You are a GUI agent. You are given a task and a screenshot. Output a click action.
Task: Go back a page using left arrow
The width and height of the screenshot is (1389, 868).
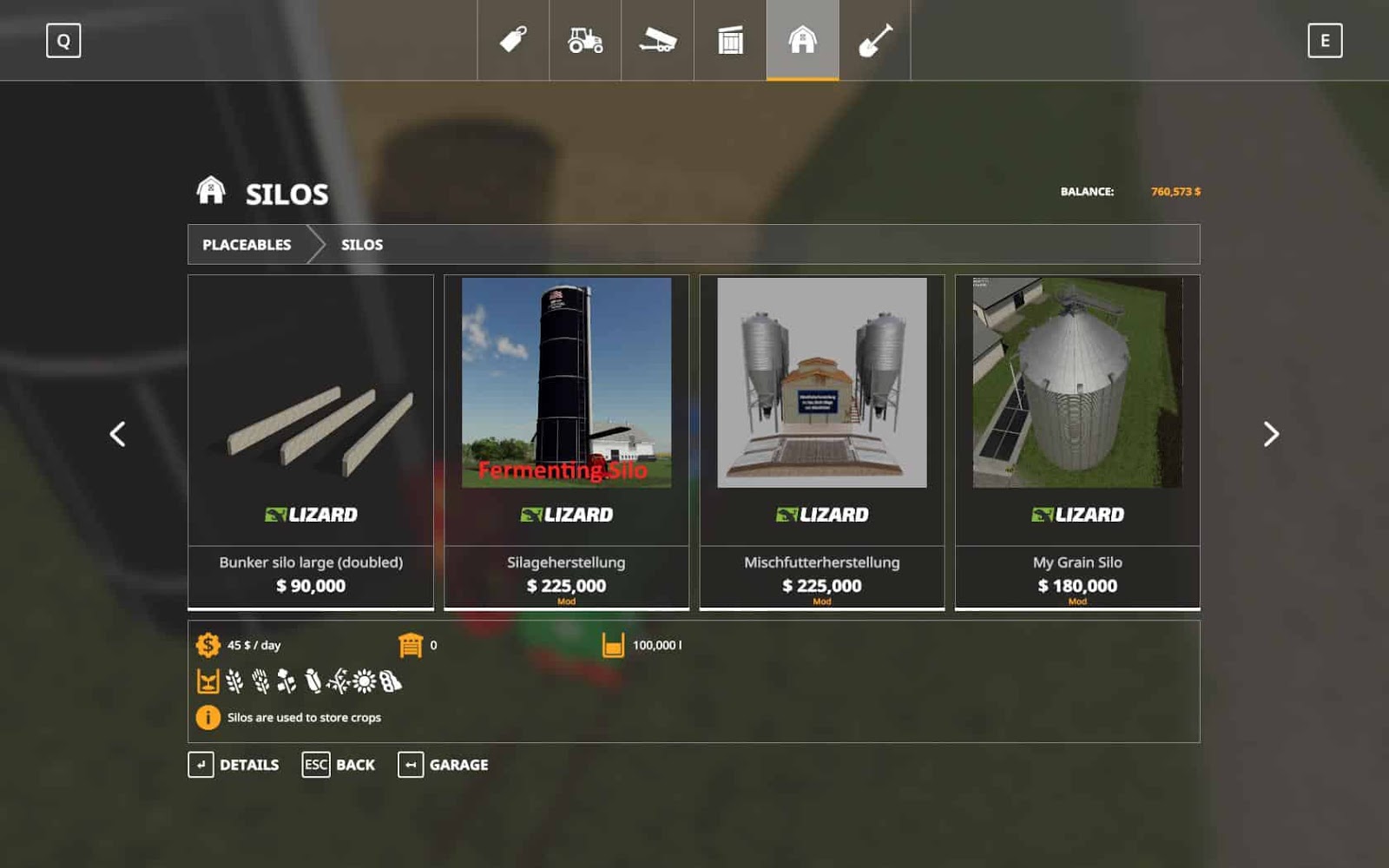pyautogui.click(x=118, y=432)
